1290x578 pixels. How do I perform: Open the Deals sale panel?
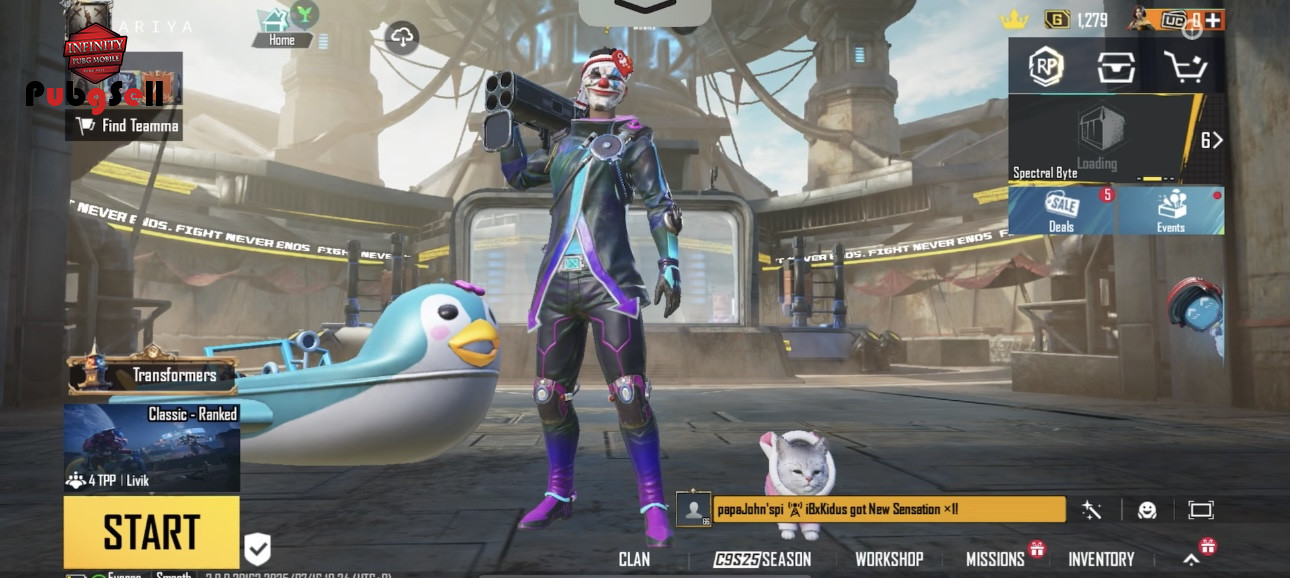[x=1061, y=210]
